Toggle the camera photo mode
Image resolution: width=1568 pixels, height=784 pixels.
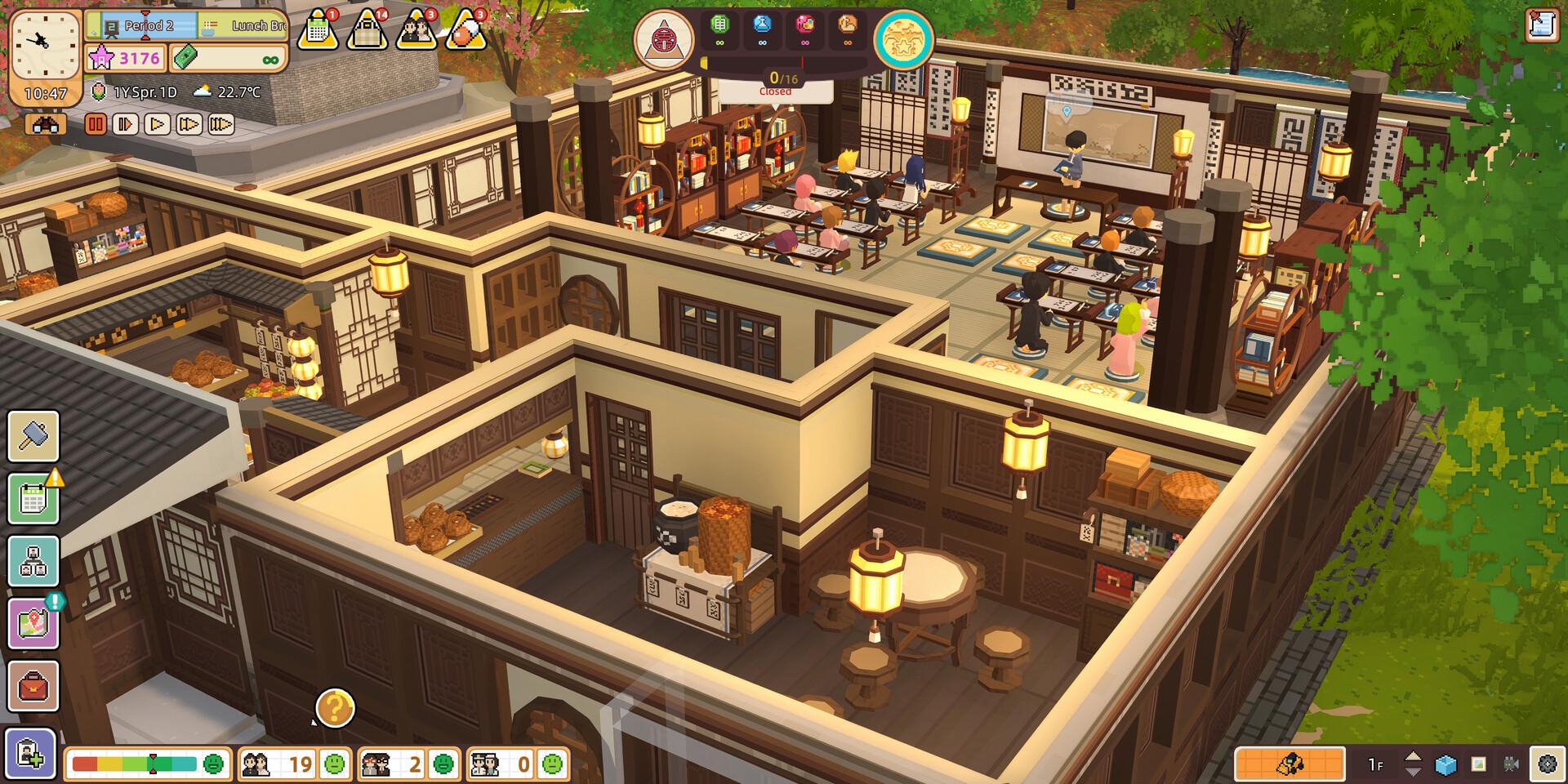[1512, 764]
